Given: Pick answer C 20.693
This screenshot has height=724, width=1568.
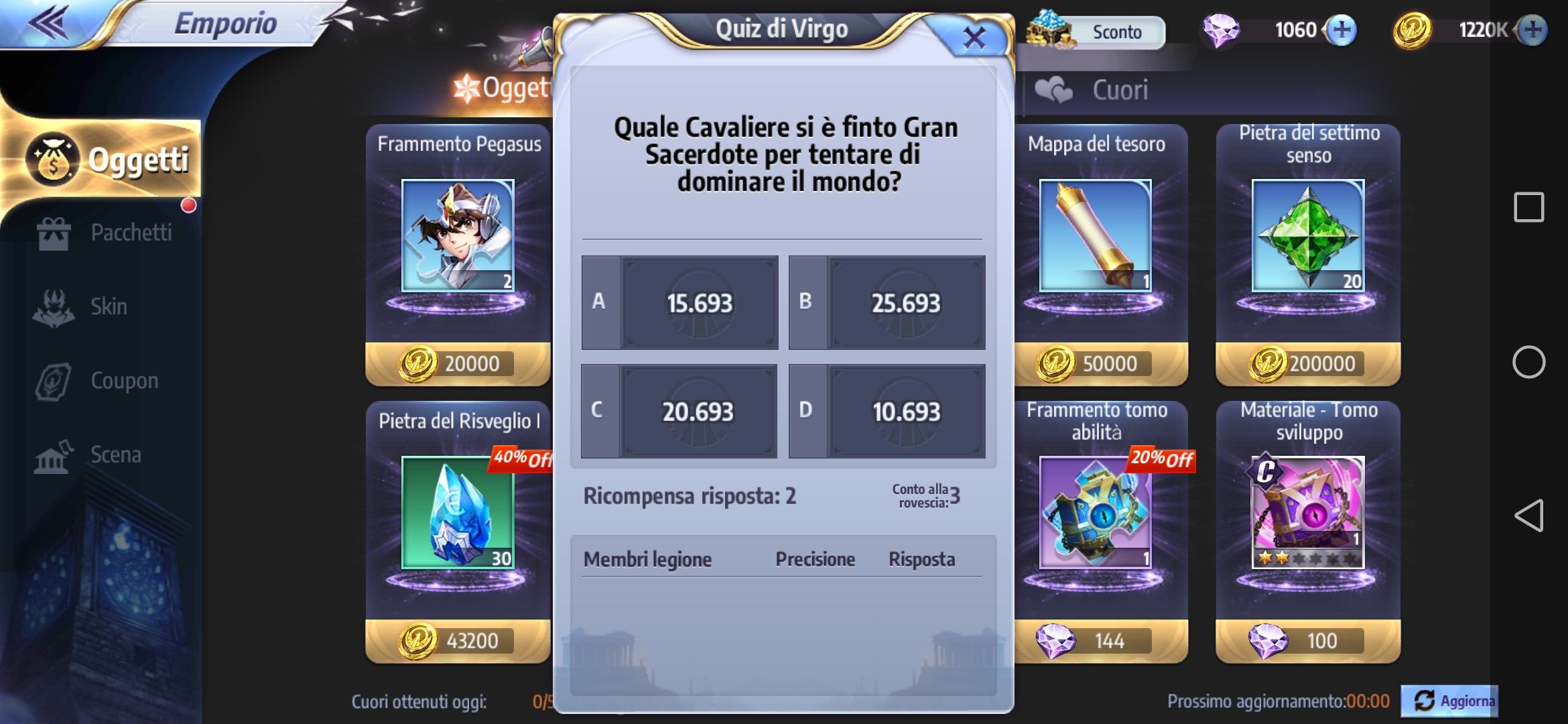Looking at the screenshot, I should click(679, 411).
